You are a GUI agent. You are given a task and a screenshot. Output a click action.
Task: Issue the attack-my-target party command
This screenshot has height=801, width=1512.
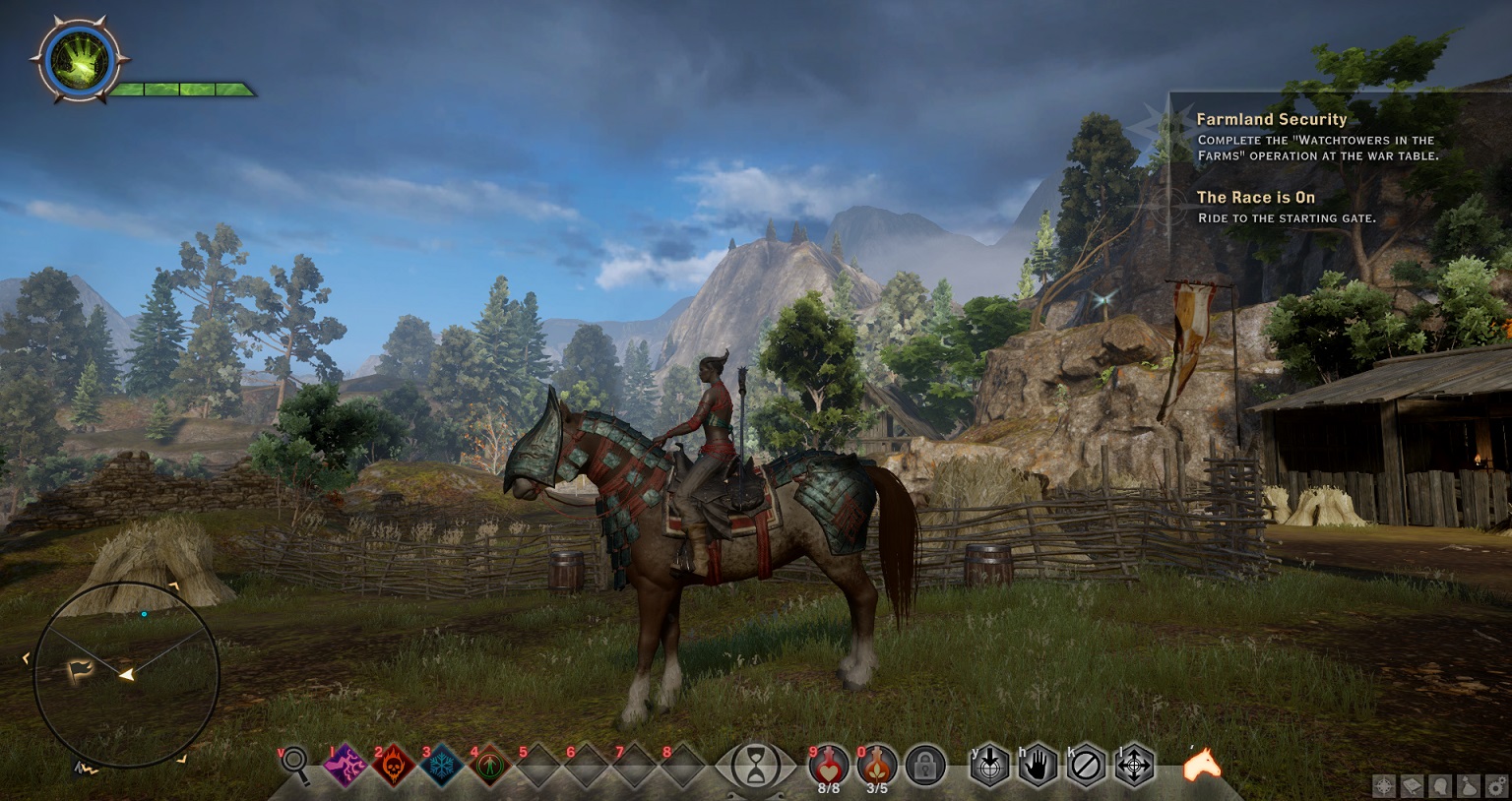[x=989, y=765]
